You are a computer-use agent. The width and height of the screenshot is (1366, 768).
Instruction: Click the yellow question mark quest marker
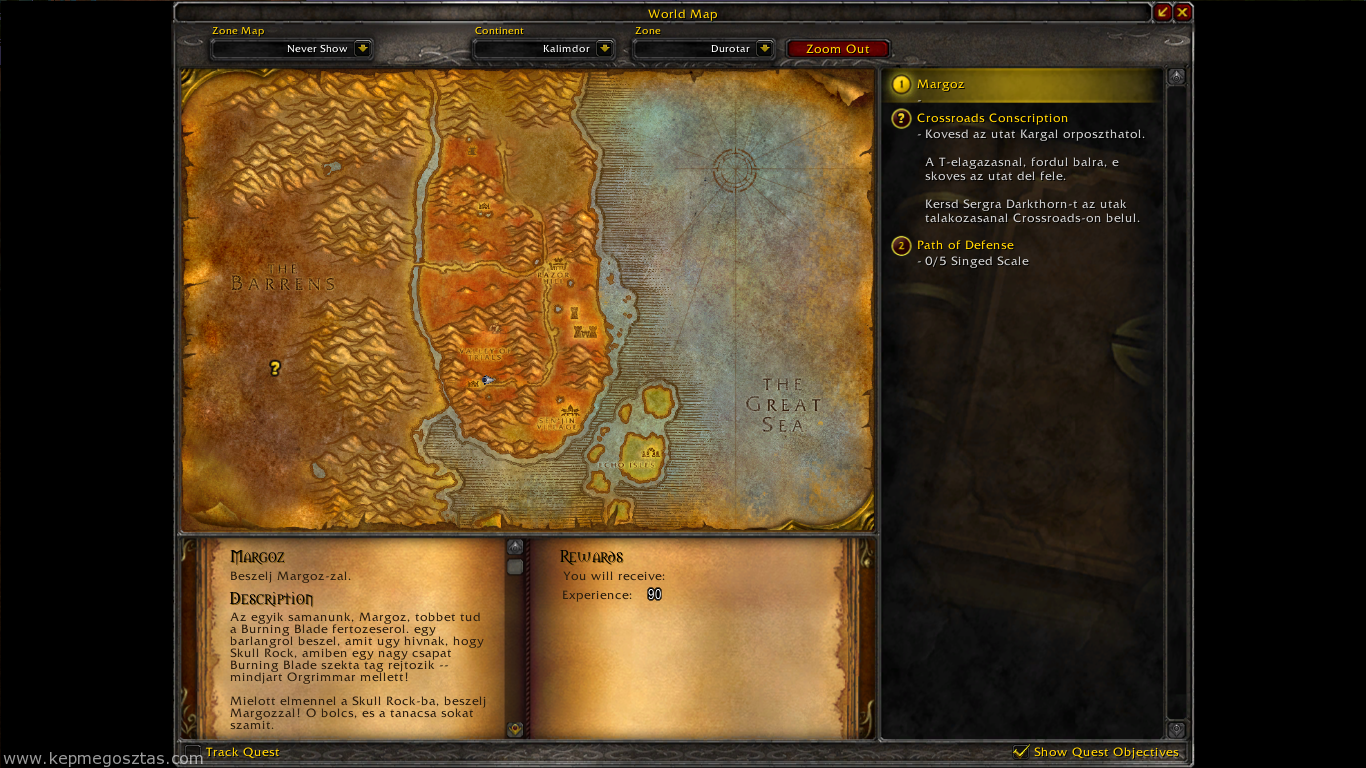click(x=275, y=369)
